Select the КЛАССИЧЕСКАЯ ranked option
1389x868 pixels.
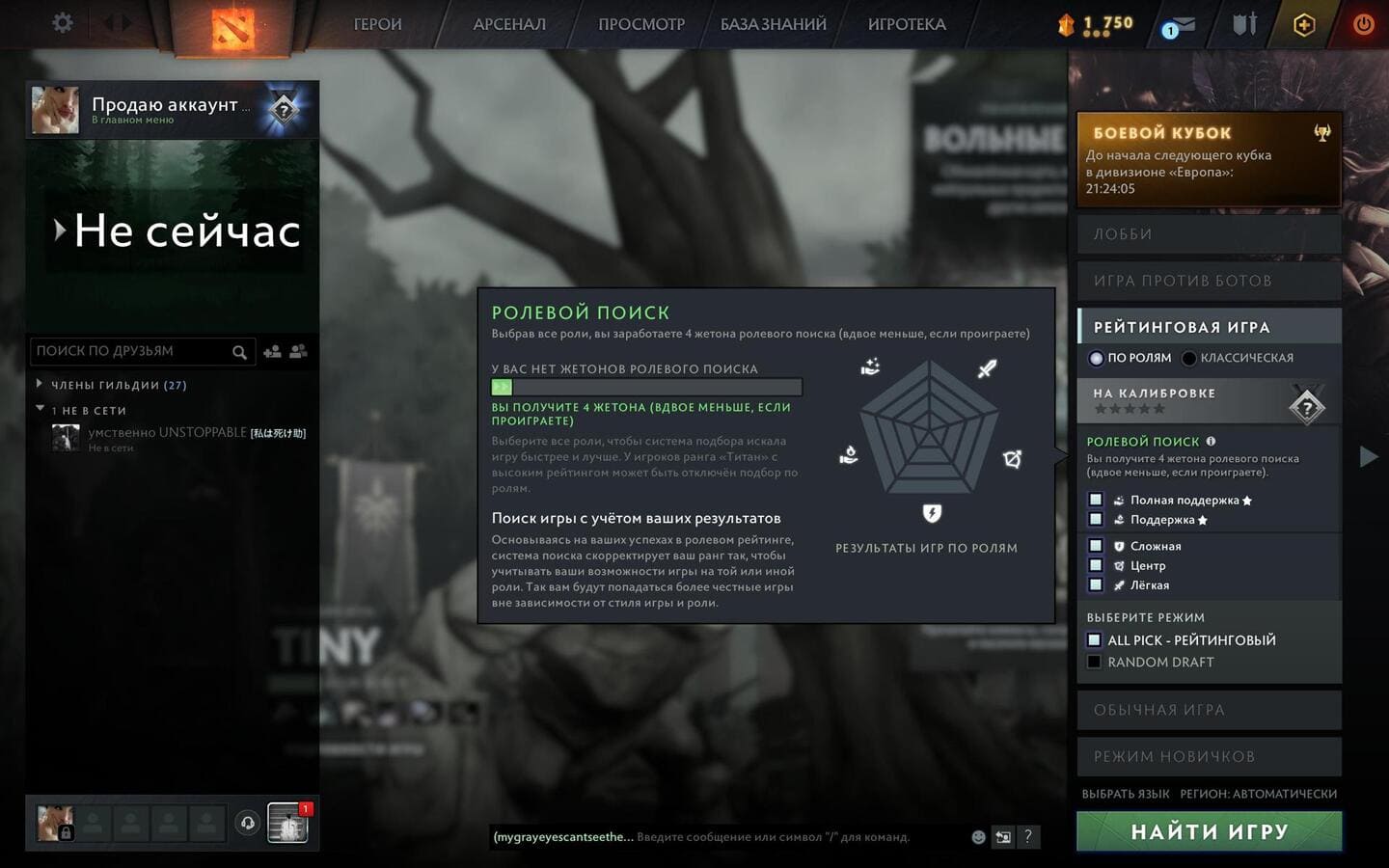1189,358
